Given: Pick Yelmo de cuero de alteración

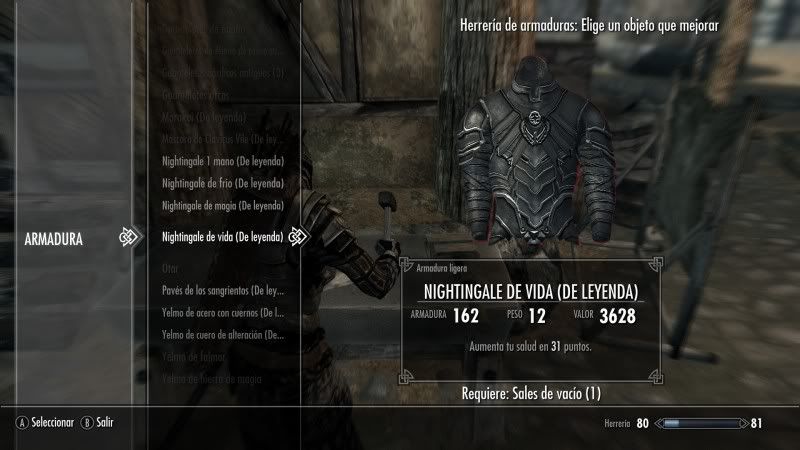Looking at the screenshot, I should (224, 334).
